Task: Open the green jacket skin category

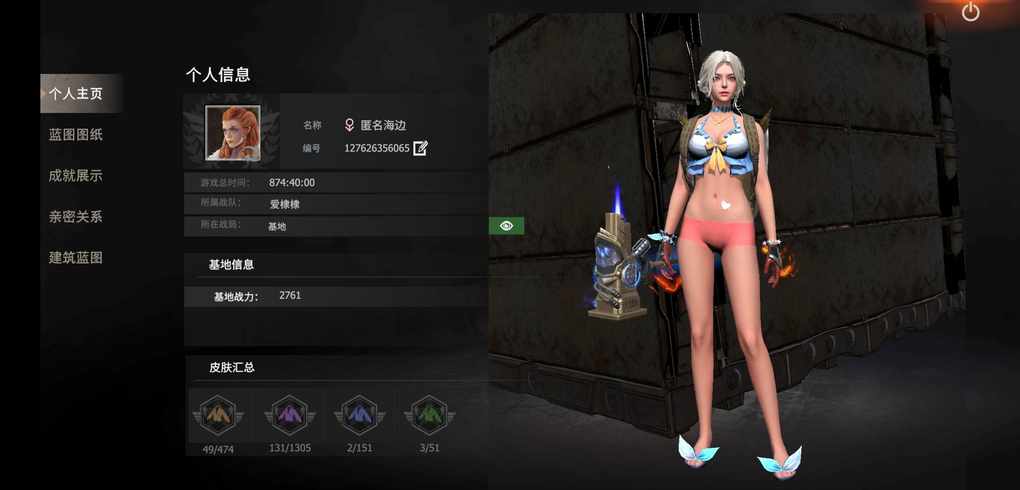Action: [429, 415]
